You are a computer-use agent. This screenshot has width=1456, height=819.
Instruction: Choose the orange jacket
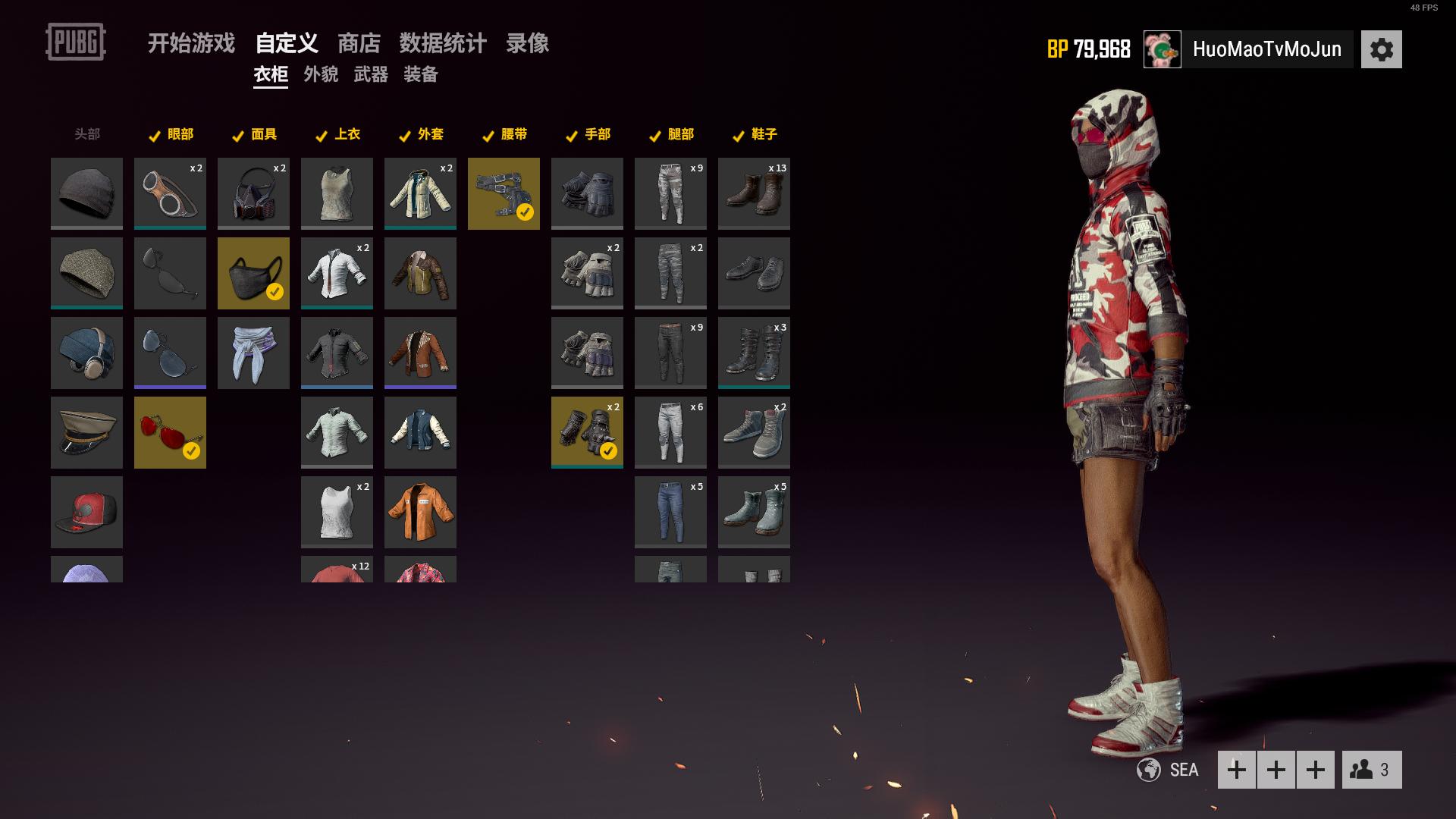[x=420, y=512]
